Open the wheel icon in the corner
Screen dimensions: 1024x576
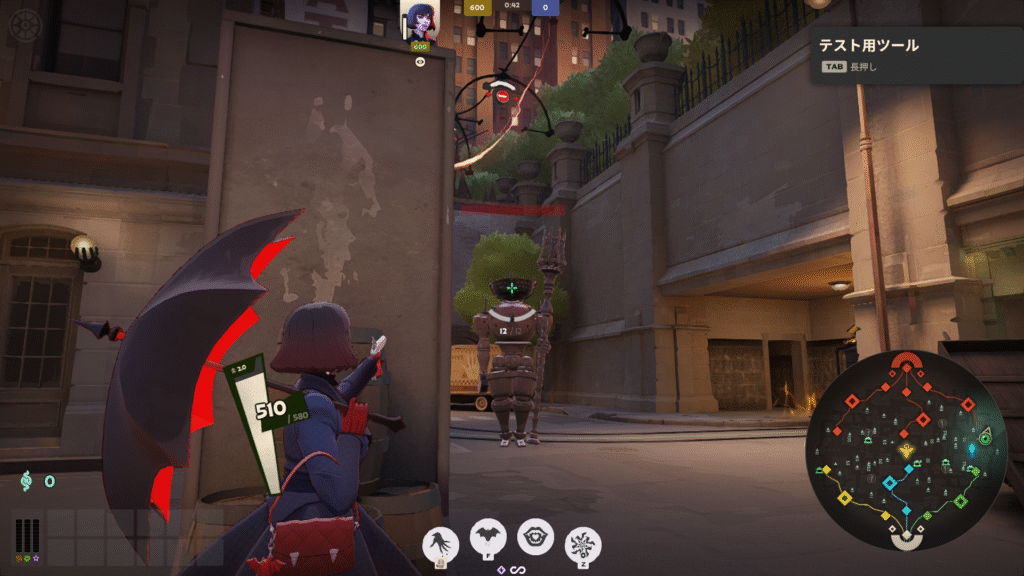(x=24, y=24)
